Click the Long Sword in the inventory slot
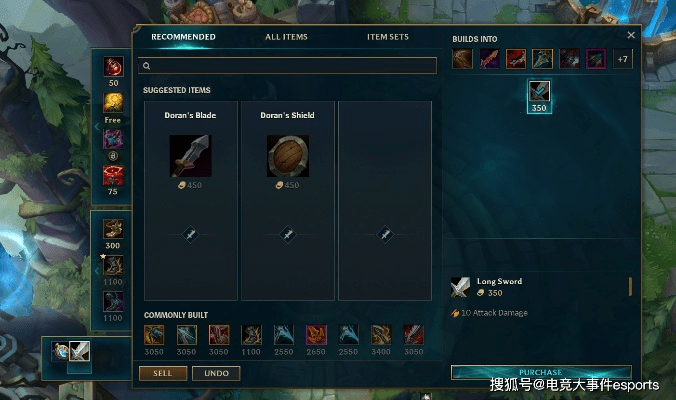 pos(79,352)
